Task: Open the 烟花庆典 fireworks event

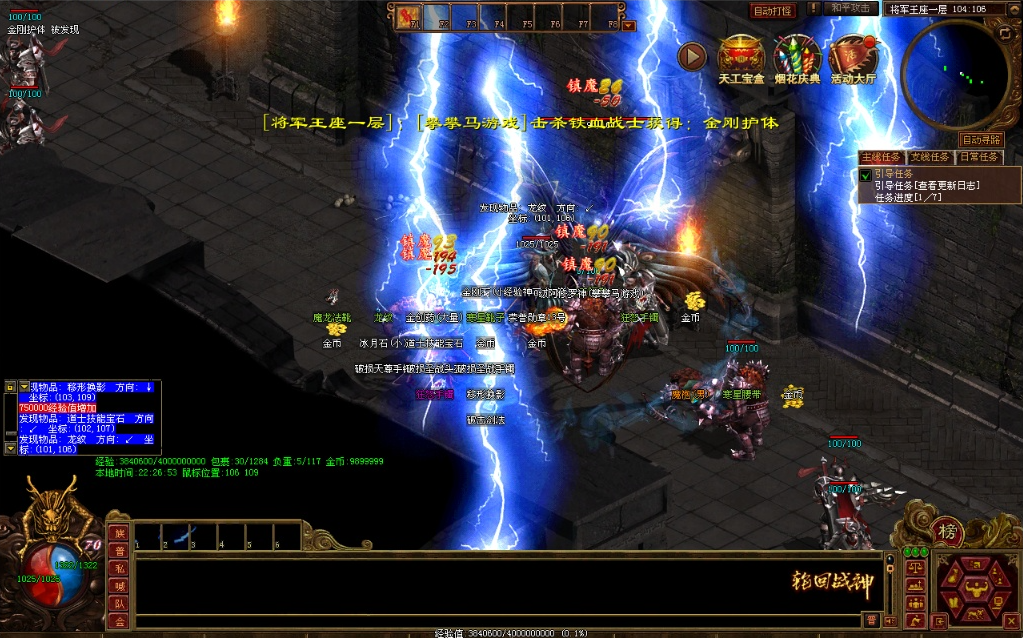Action: click(797, 59)
